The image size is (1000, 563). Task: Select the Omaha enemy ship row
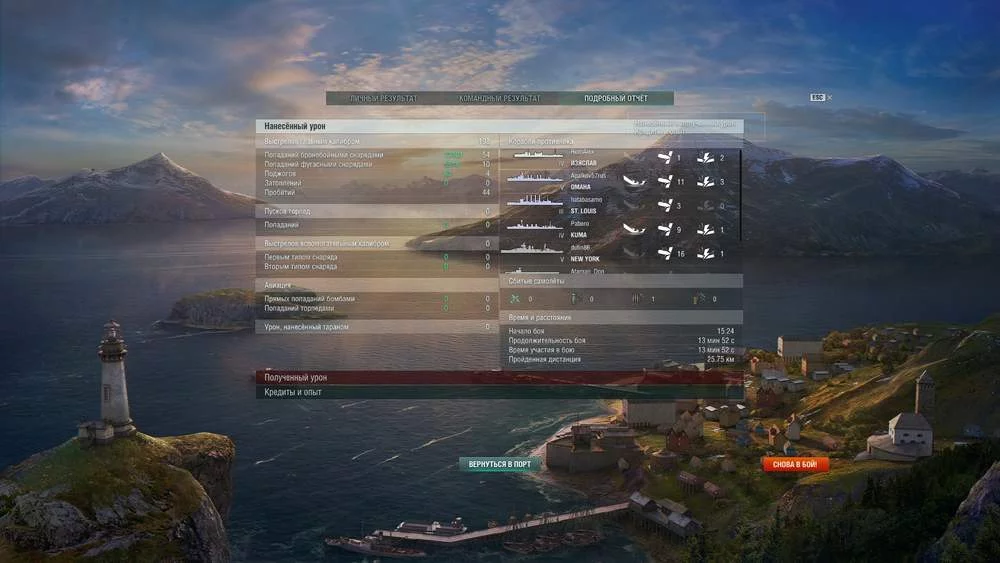[620, 181]
